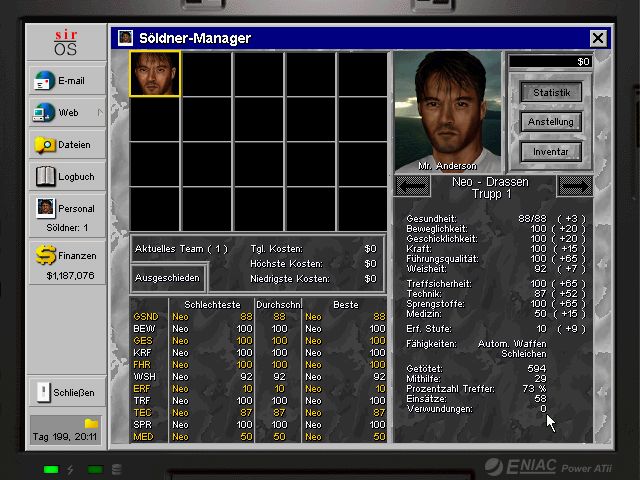The image size is (640, 480).
Task: Go to the next mercenary arrow
Action: [575, 186]
